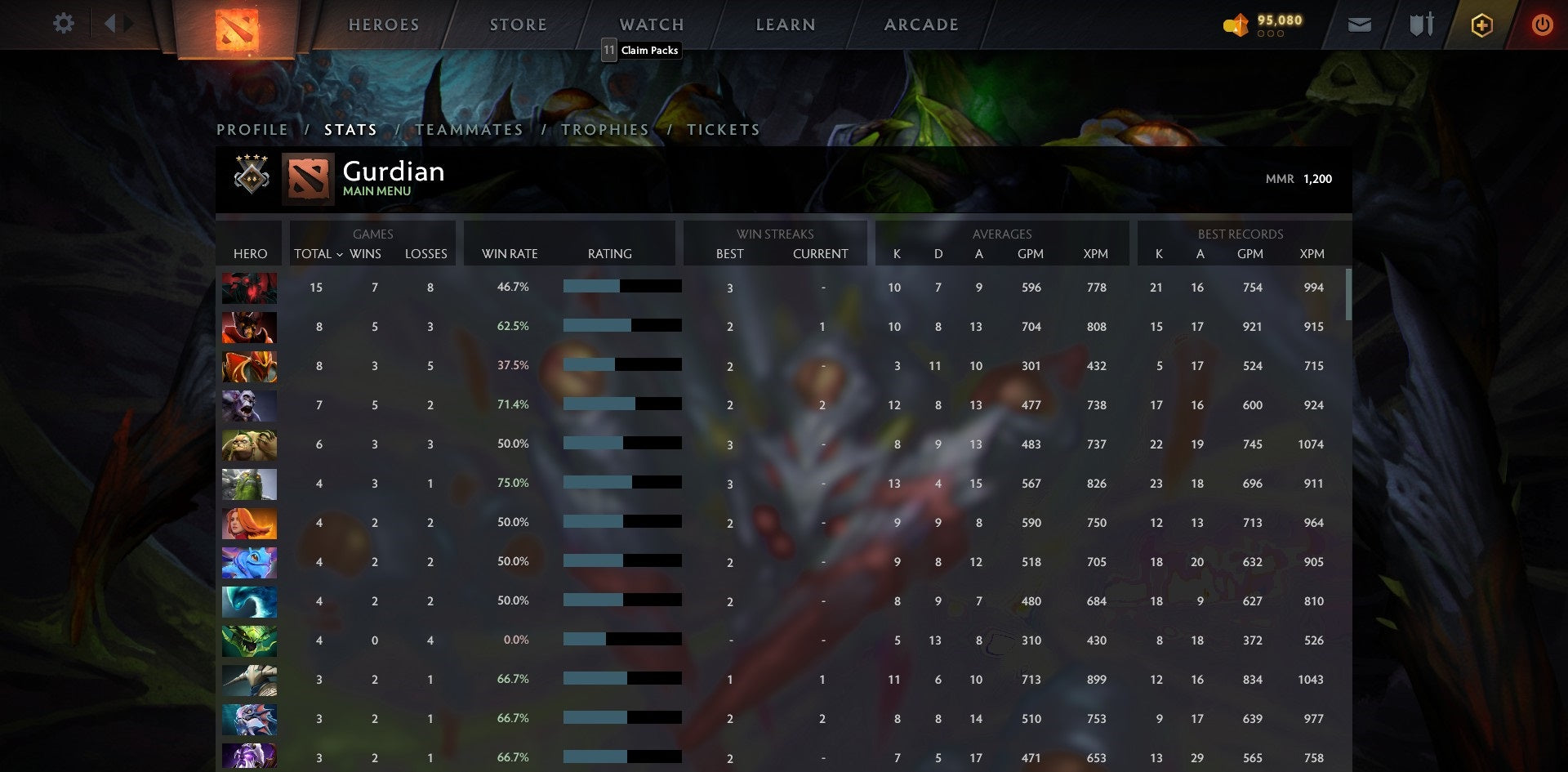Click the power exit icon
1568x772 pixels.
coord(1543,25)
